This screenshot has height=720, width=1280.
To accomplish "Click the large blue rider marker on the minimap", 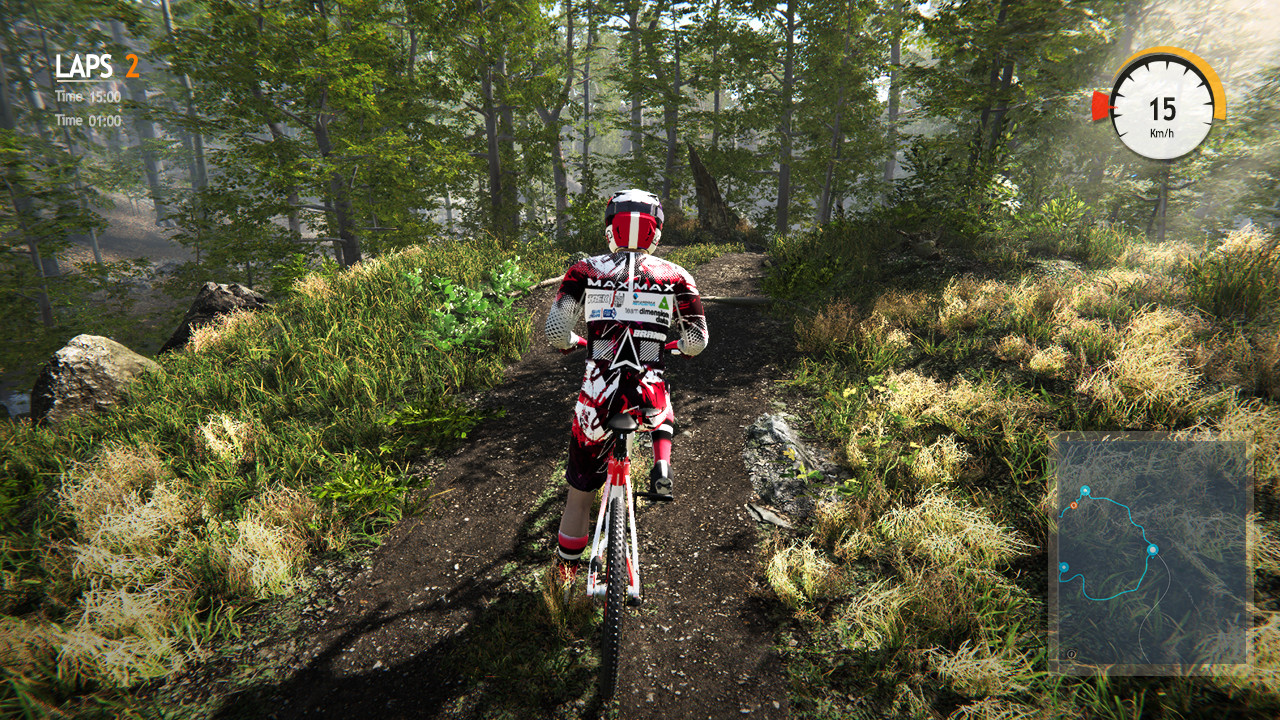I will pyautogui.click(x=1153, y=549).
